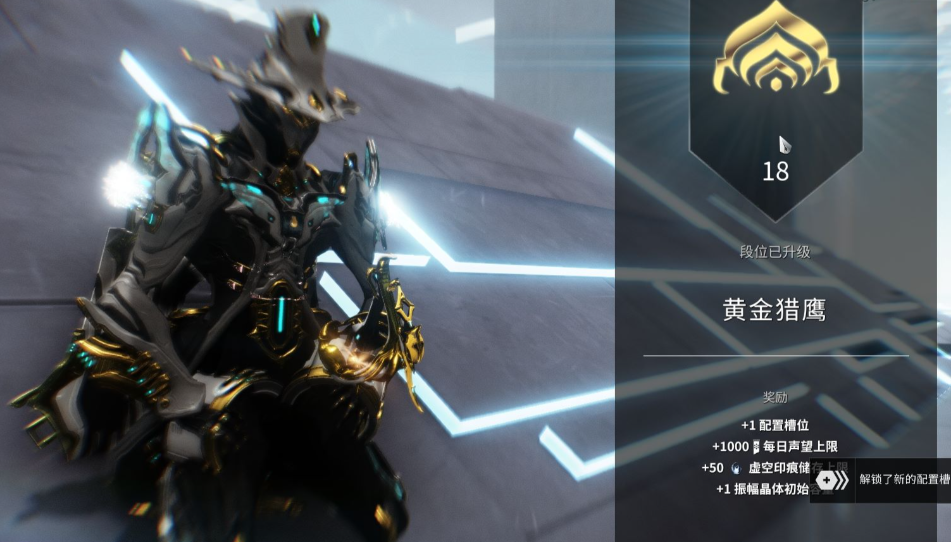The height and width of the screenshot is (542, 951).
Task: Click the new loadout slot unlocked notification
Action: pyautogui.click(x=882, y=480)
